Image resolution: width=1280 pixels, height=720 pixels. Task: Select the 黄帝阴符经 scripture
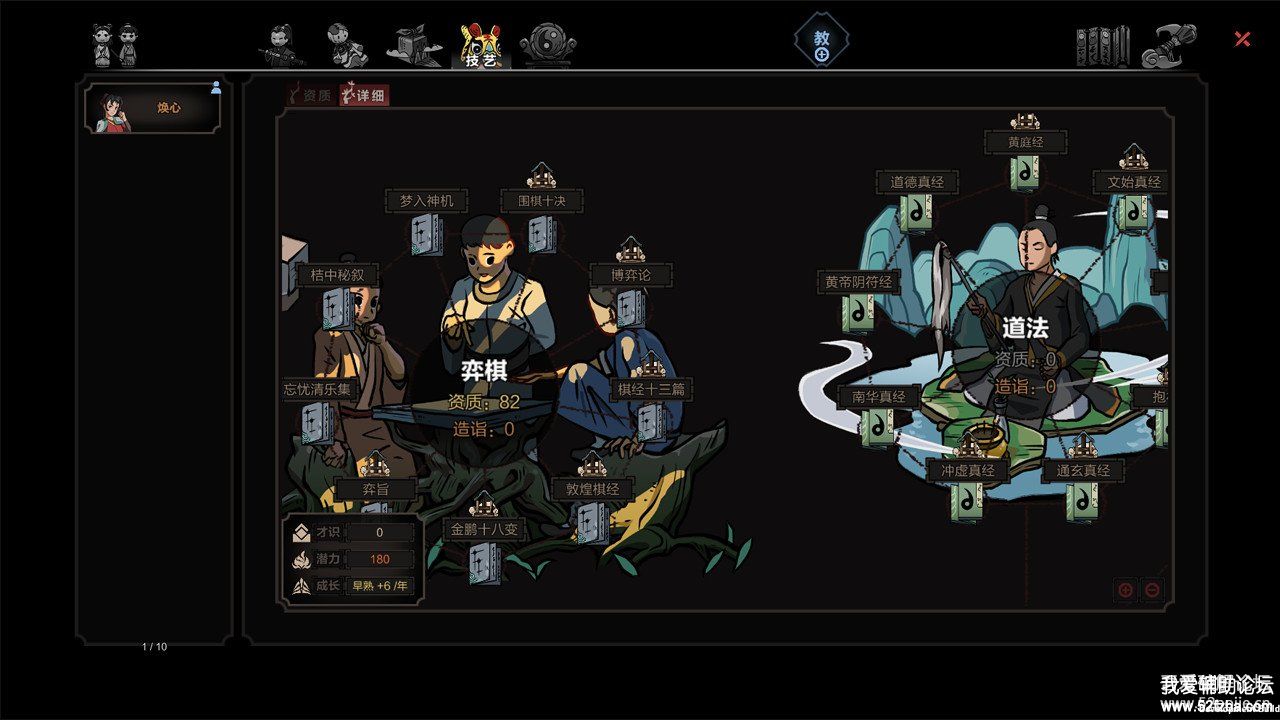pos(858,312)
